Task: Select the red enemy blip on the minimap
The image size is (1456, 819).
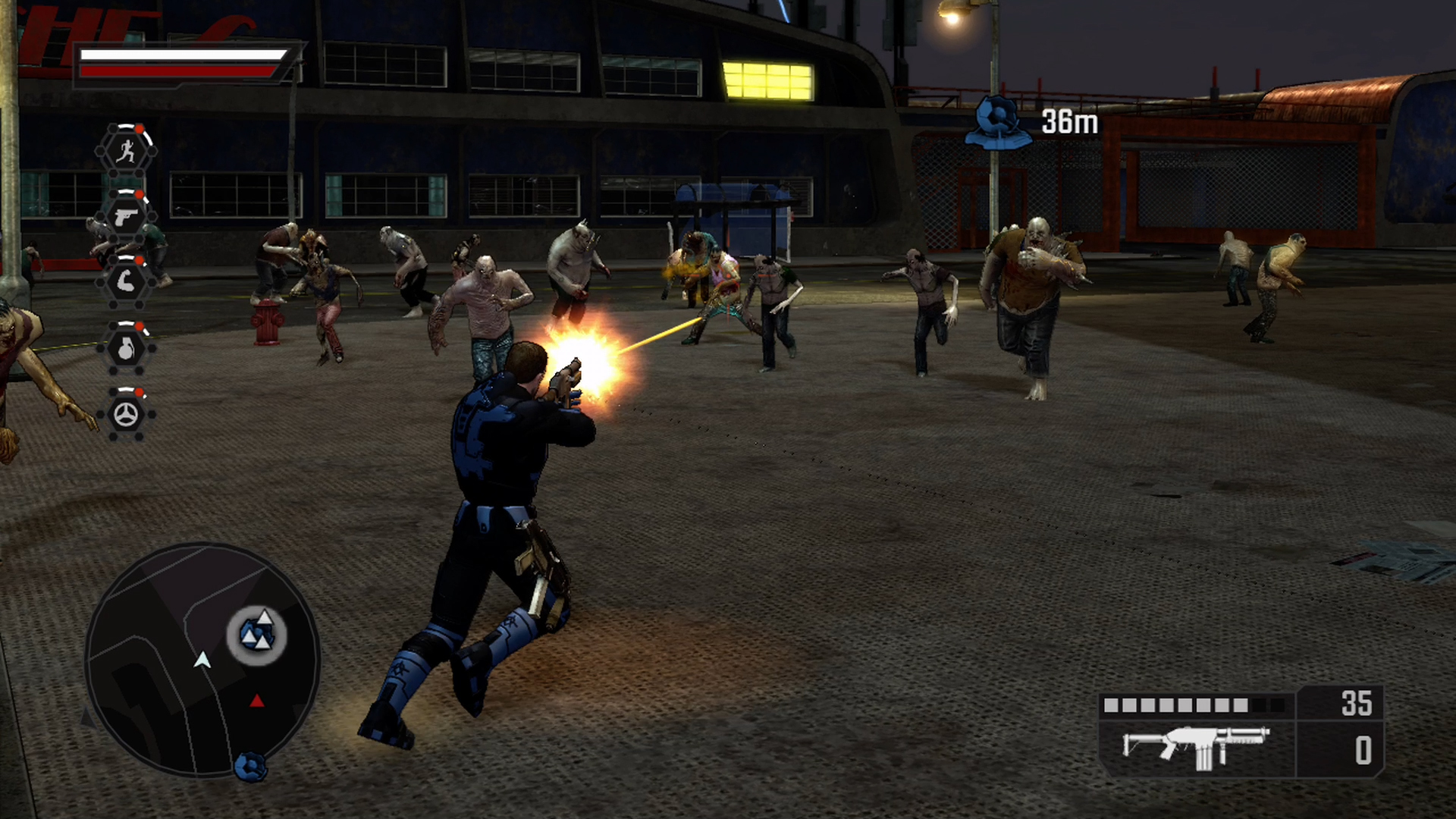Action: (x=256, y=702)
